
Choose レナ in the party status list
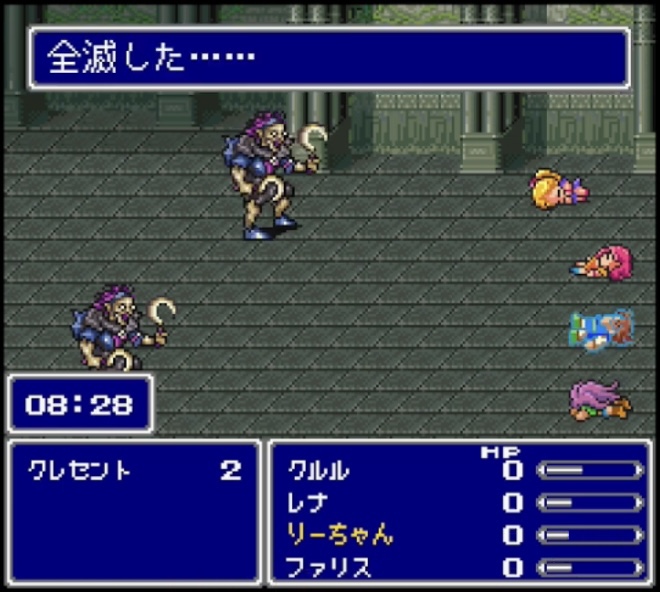click(308, 502)
